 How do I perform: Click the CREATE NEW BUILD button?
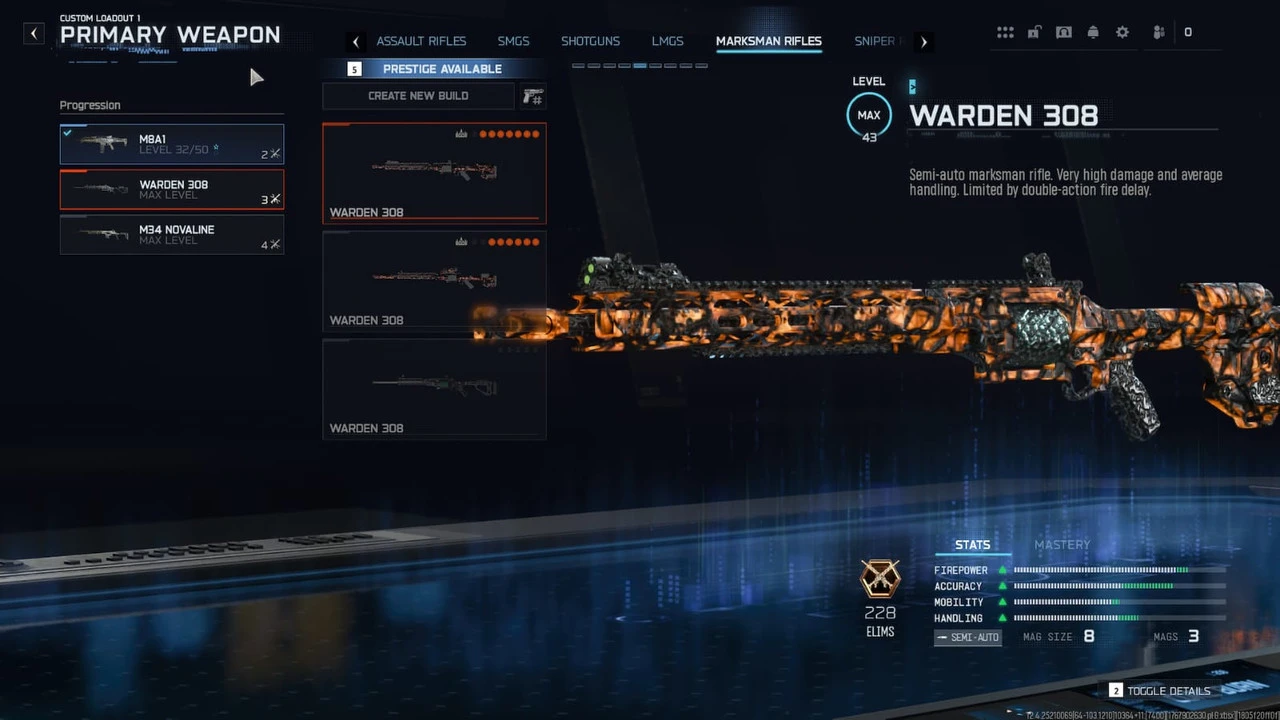(x=418, y=95)
